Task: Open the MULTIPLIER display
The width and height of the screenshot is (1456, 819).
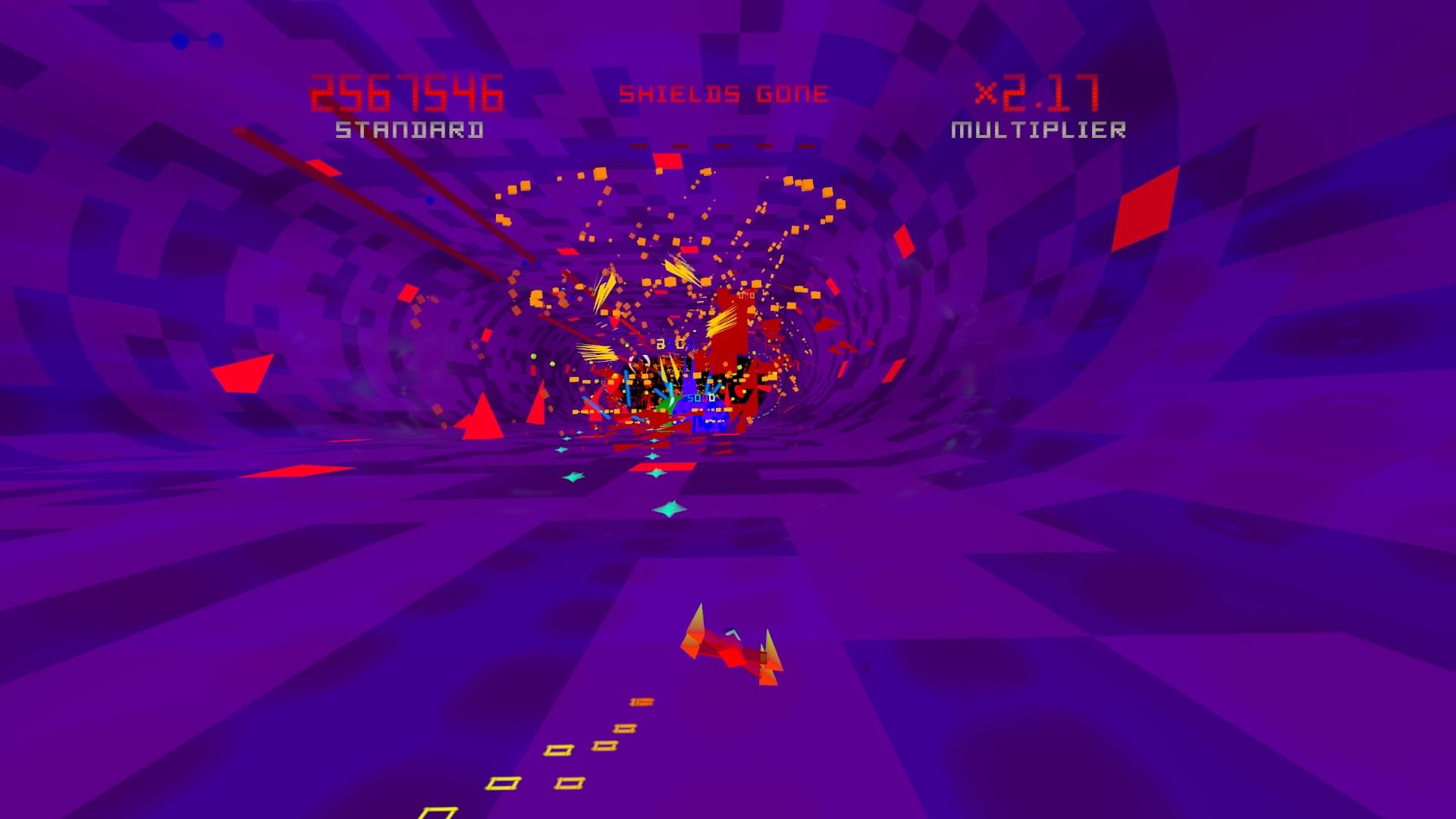Action: tap(1037, 130)
